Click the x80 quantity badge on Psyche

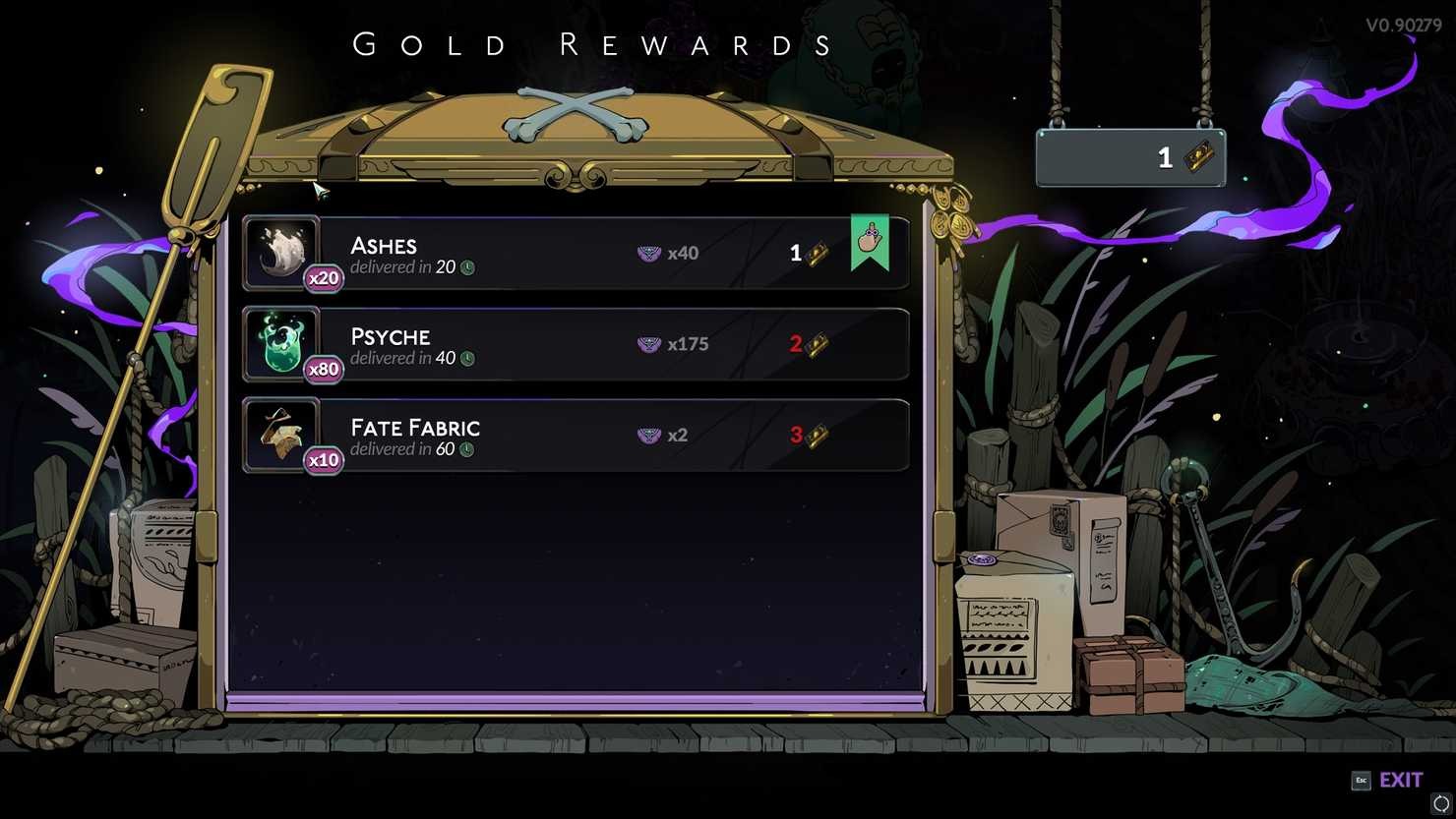(324, 369)
